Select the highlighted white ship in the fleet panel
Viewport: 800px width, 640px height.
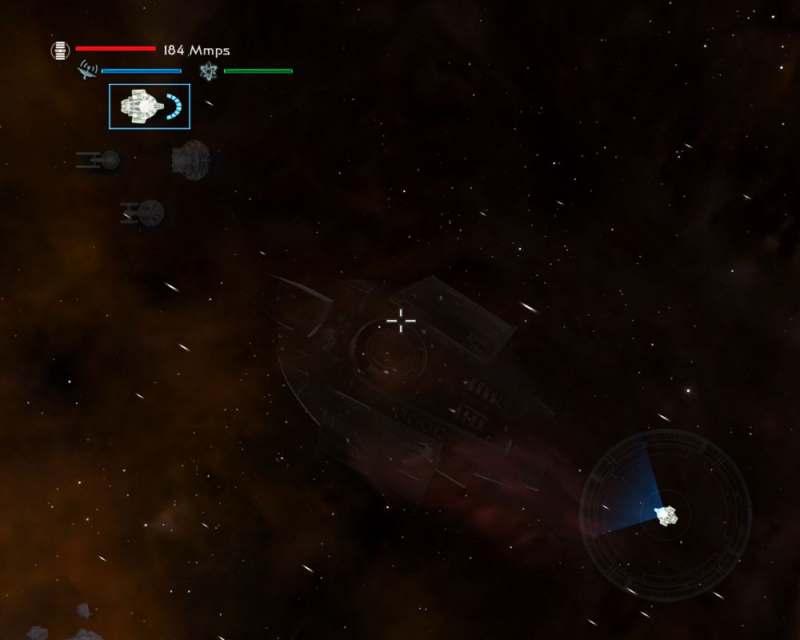click(x=148, y=106)
